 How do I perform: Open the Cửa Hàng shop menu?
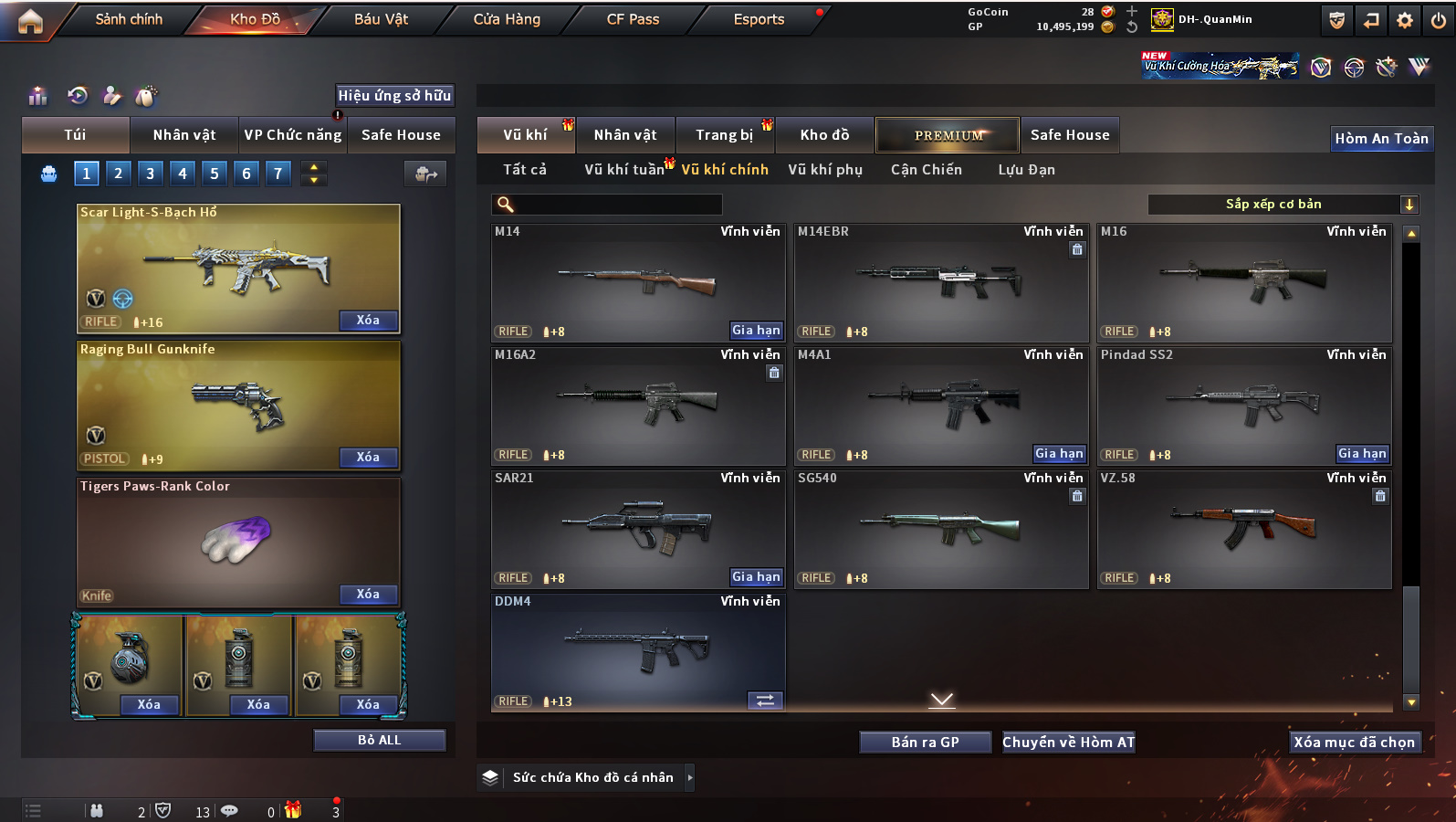507,19
